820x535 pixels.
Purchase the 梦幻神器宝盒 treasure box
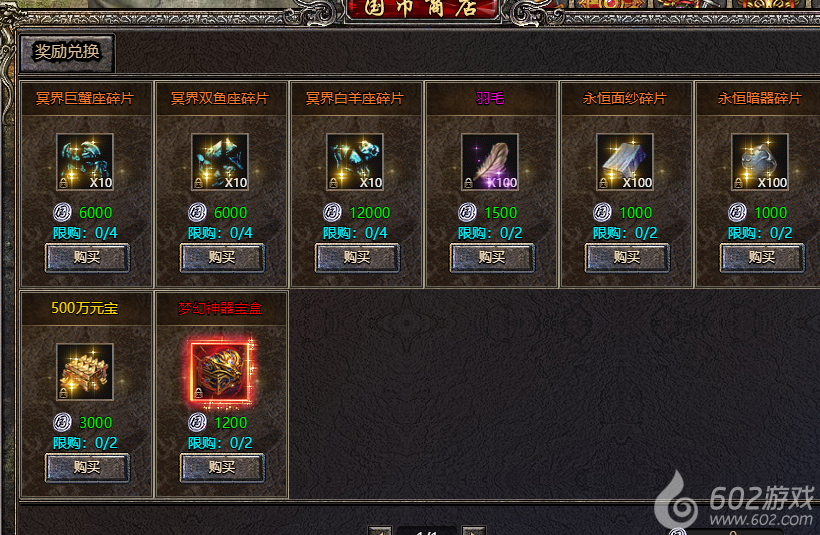(x=222, y=467)
